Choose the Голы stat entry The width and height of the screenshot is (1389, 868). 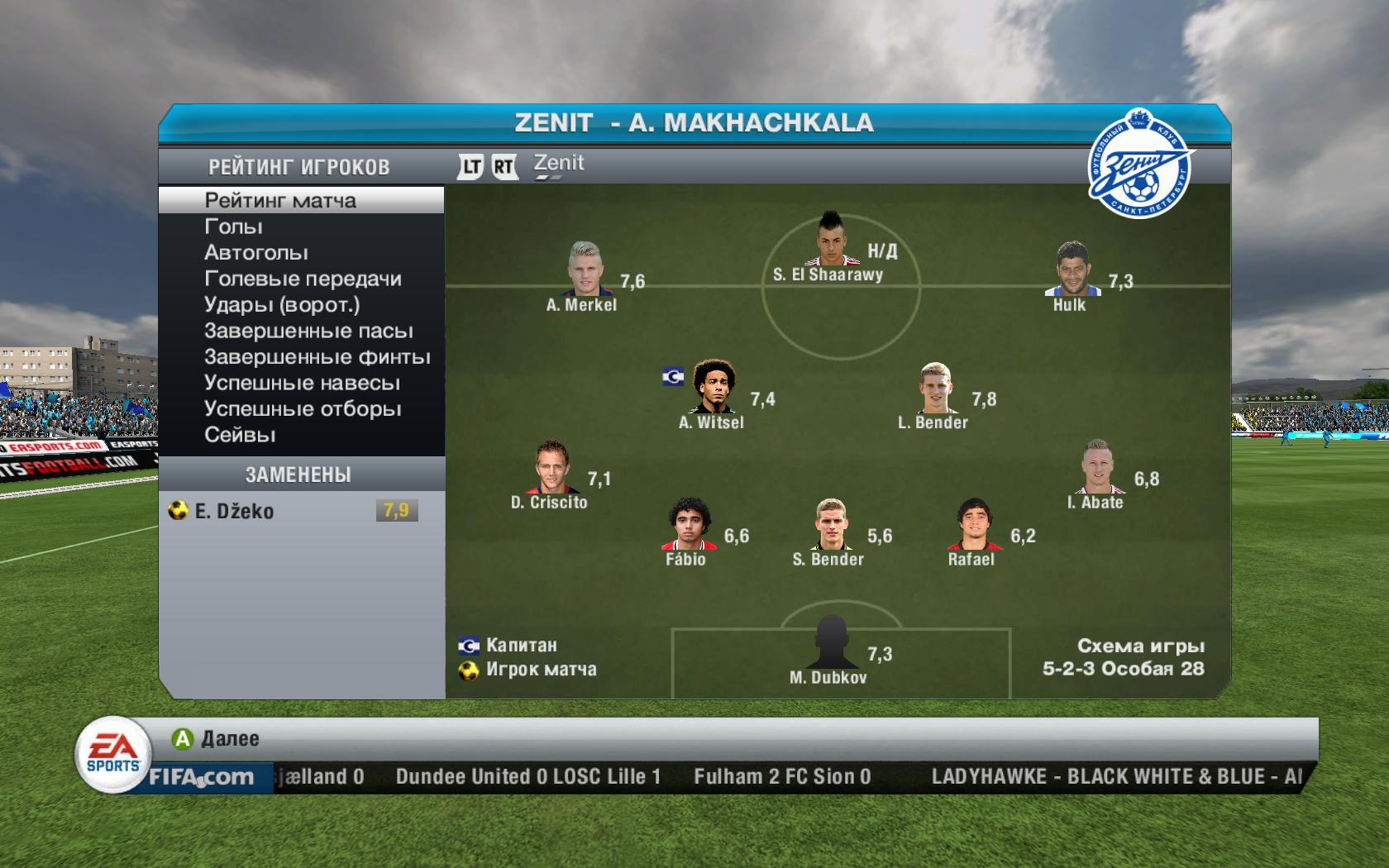click(234, 227)
